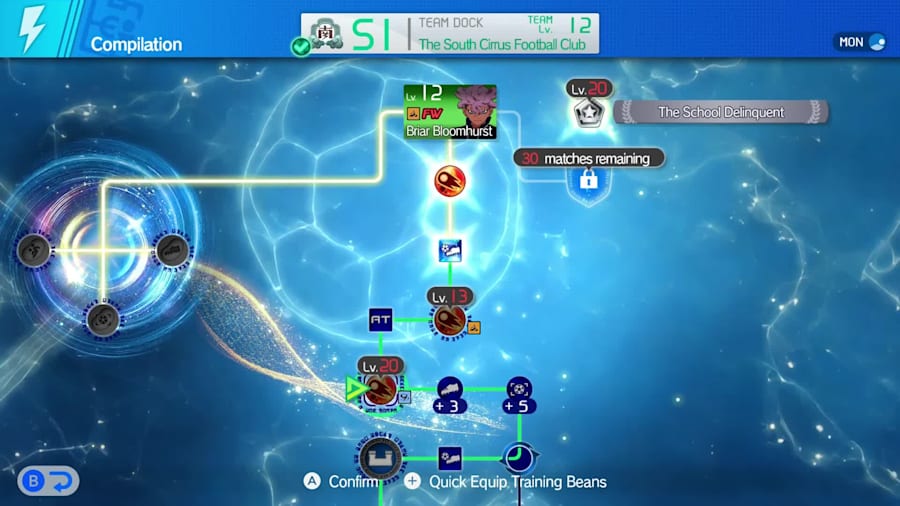Select the bottom grey ball node in the portal
The width and height of the screenshot is (900, 506).
(102, 319)
